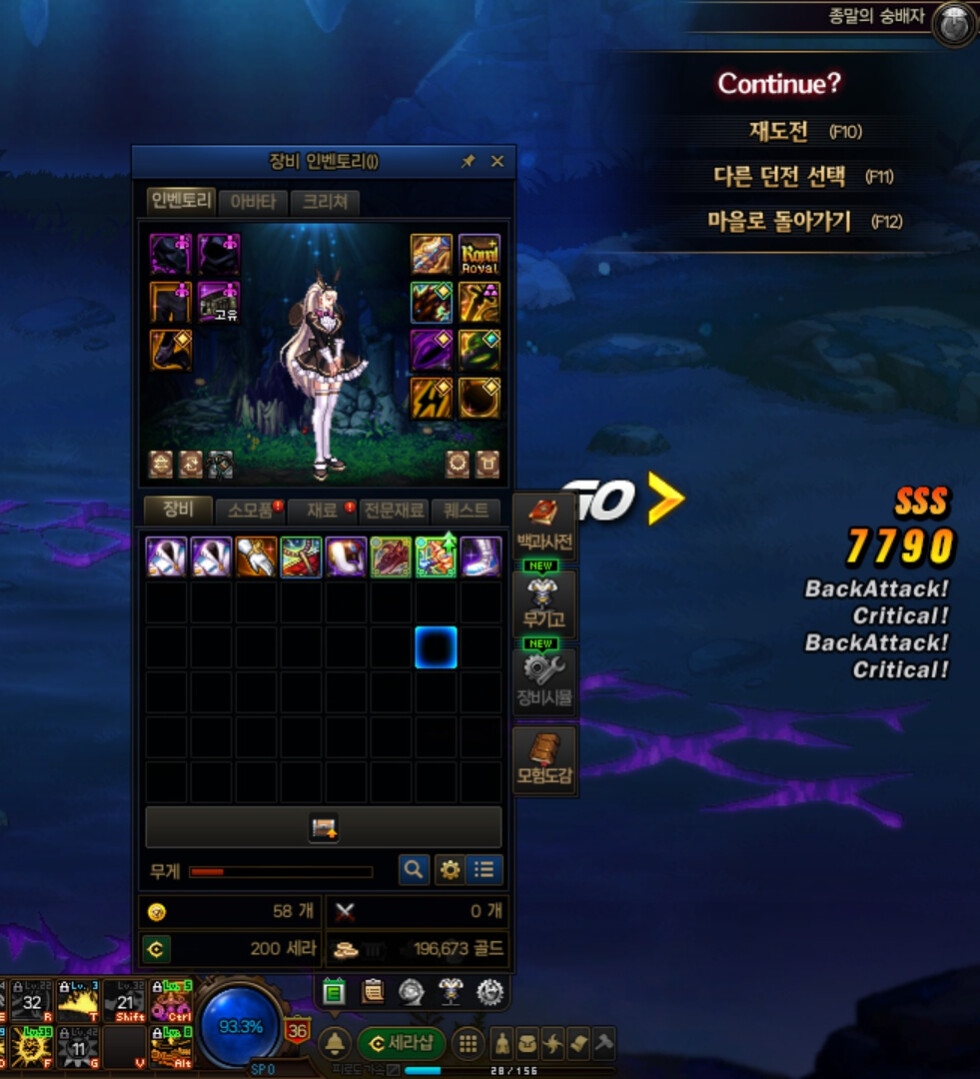Screen dimensions: 980x1079
Task: Open inventory settings gear button
Action: coord(450,870)
